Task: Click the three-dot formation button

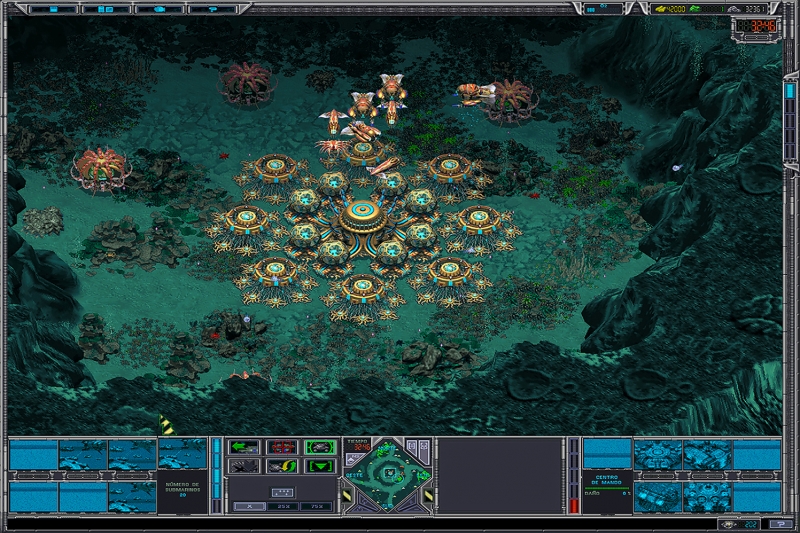Action: tap(282, 491)
